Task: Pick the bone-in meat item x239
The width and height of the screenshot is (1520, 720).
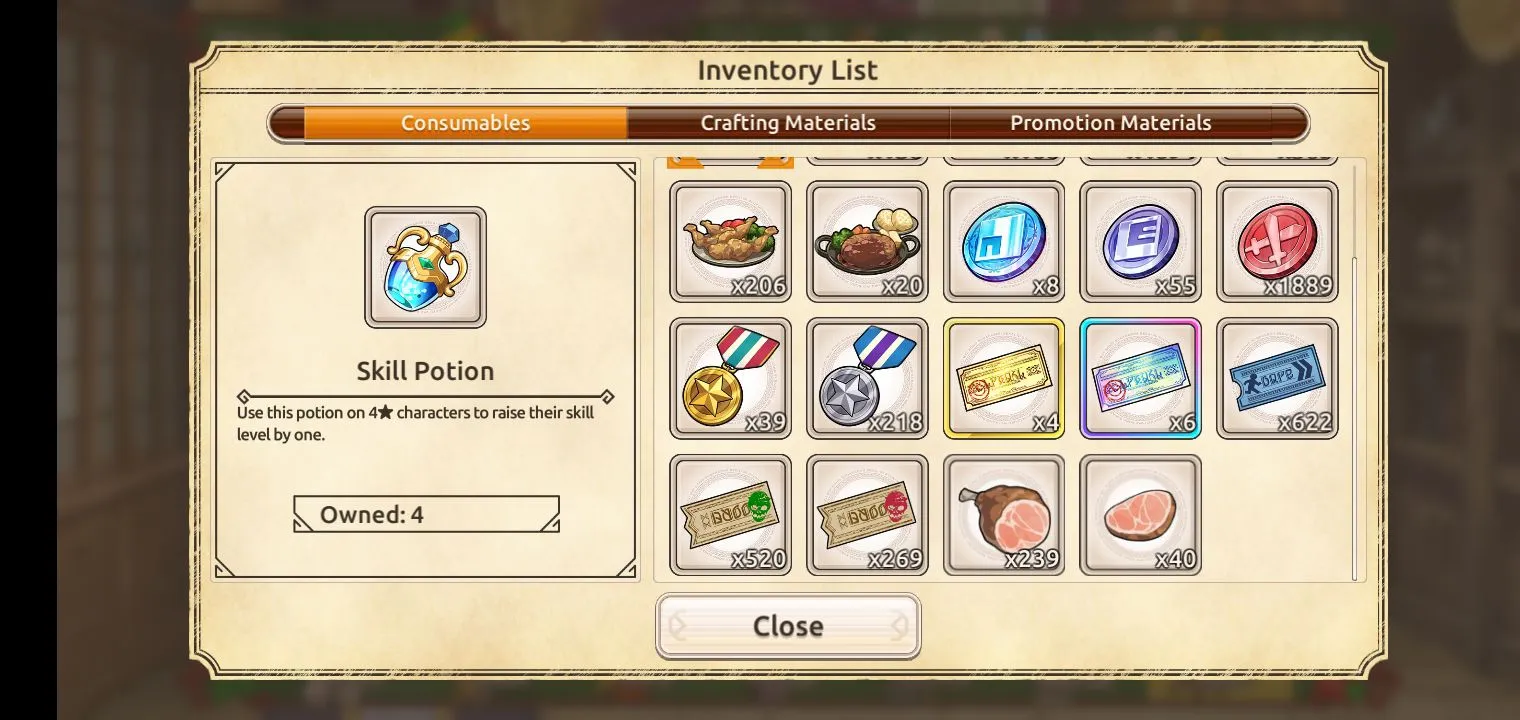Action: coord(1004,515)
